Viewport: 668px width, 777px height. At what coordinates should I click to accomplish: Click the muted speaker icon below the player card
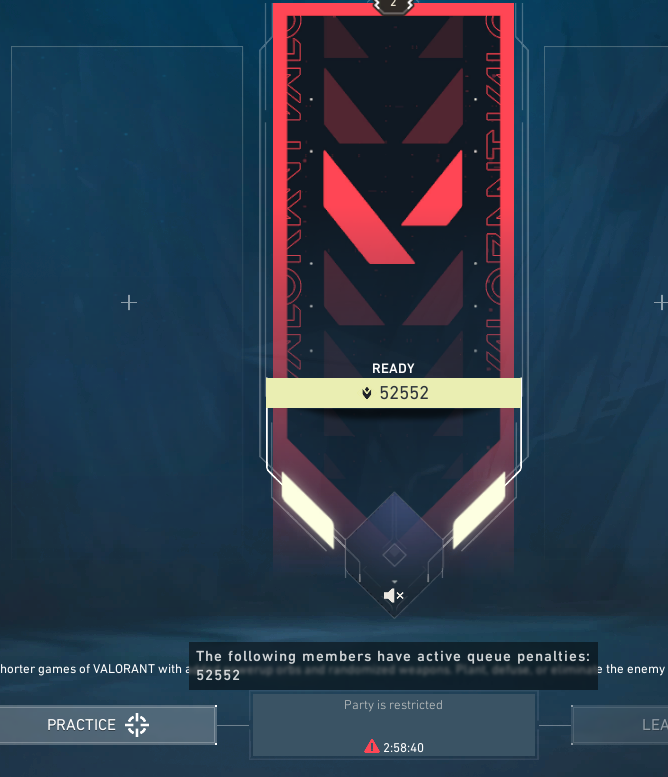(394, 596)
